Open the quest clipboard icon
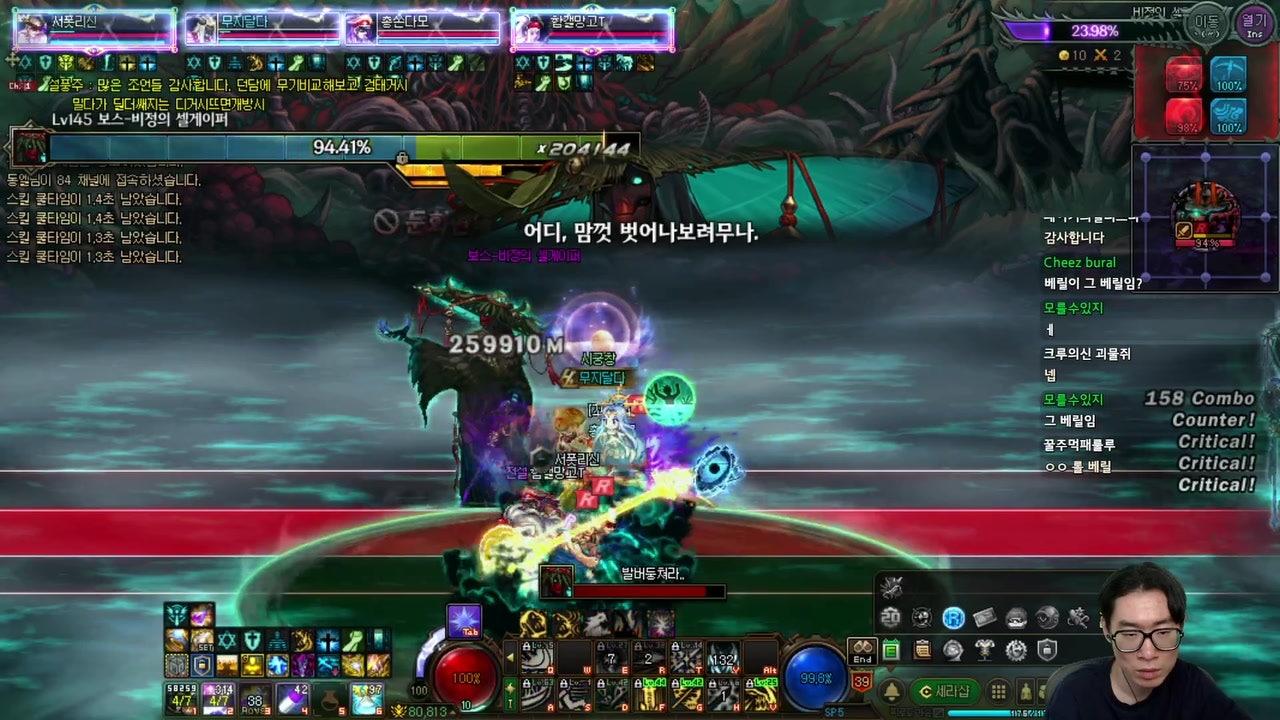The image size is (1280, 720). (x=923, y=649)
